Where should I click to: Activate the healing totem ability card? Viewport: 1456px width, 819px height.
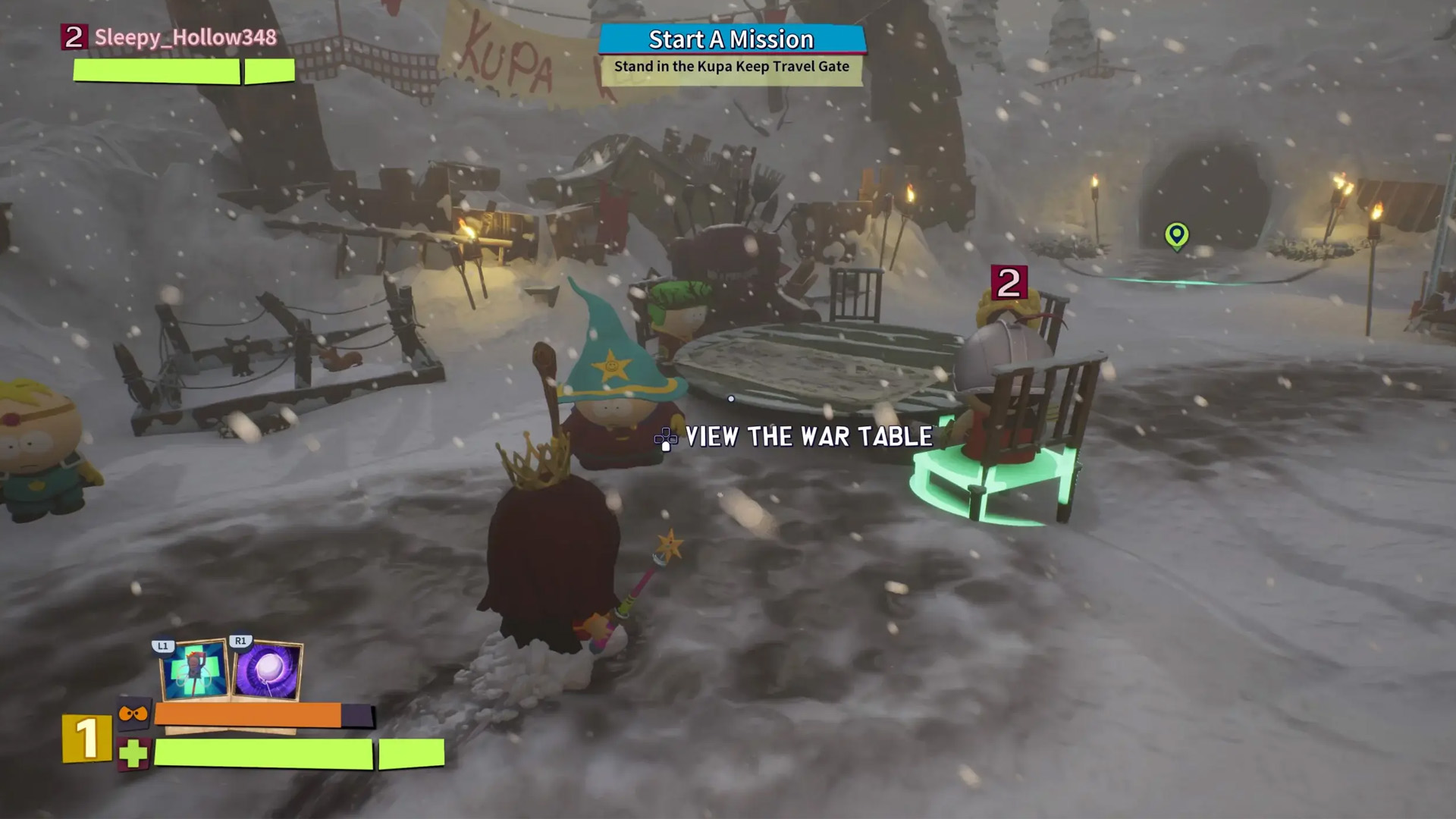pos(194,670)
